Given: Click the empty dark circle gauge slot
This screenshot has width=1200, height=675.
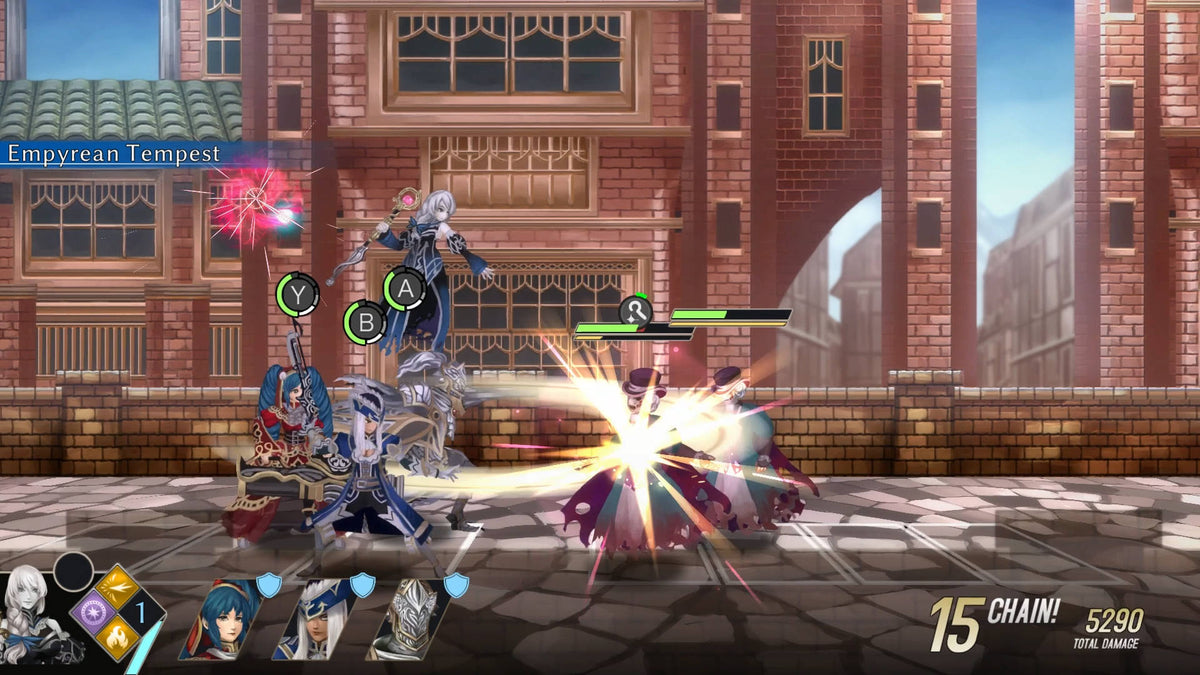Looking at the screenshot, I should (73, 572).
